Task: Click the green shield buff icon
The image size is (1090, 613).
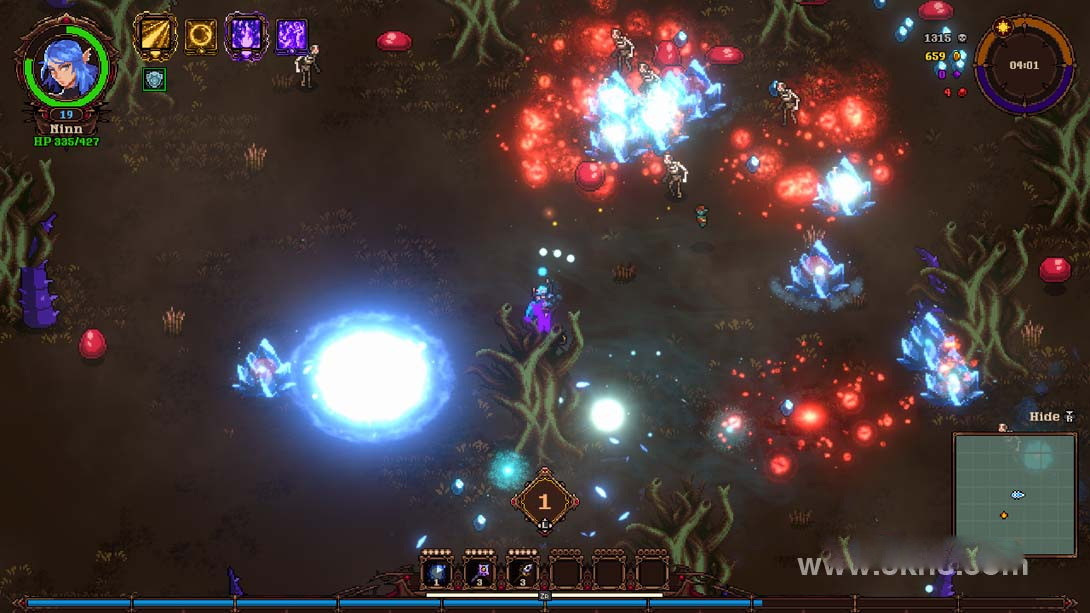Action: [154, 79]
